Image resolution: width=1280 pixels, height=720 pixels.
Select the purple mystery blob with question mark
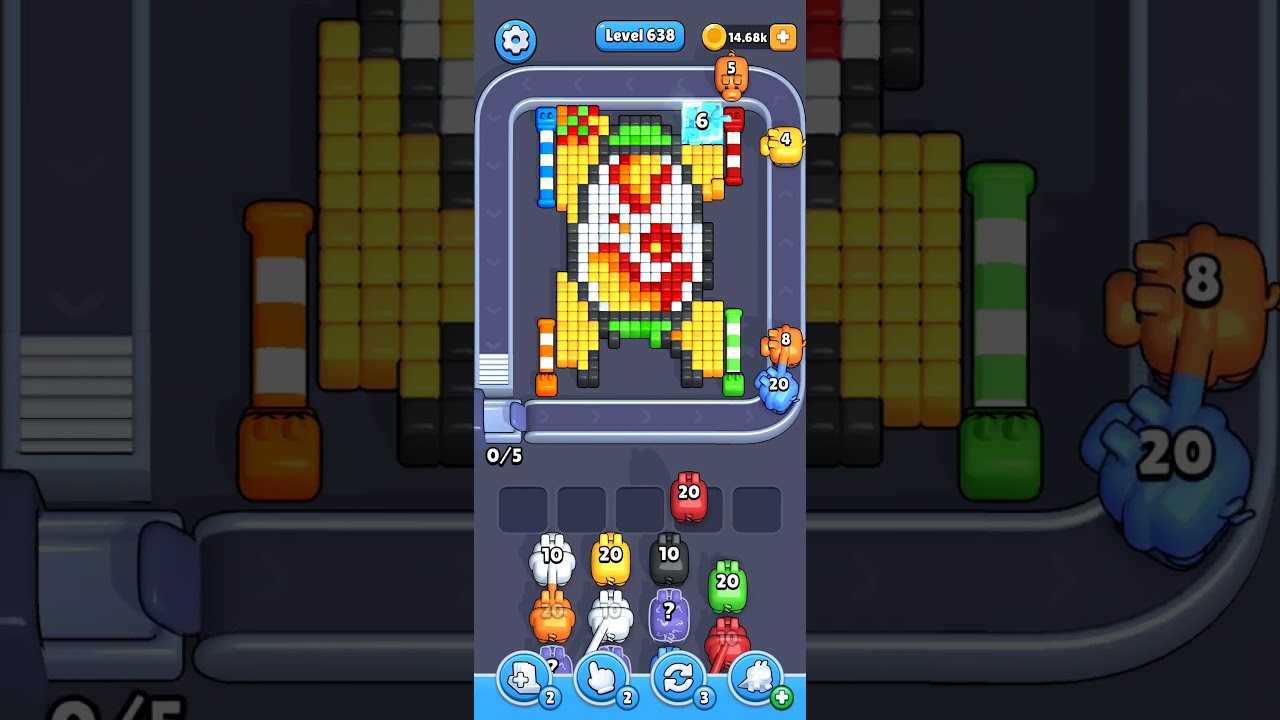pos(668,611)
